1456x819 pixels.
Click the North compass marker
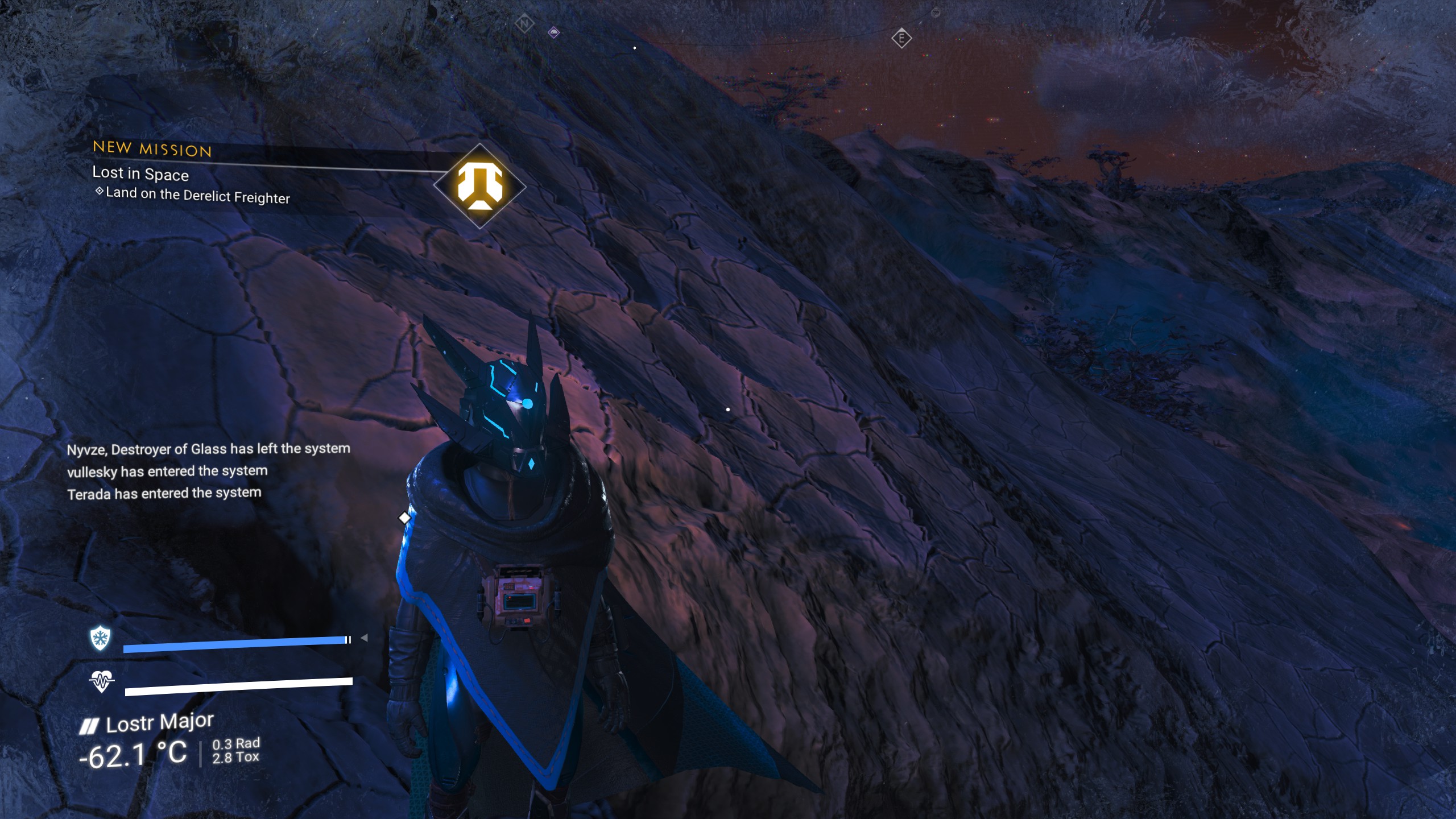tap(524, 24)
